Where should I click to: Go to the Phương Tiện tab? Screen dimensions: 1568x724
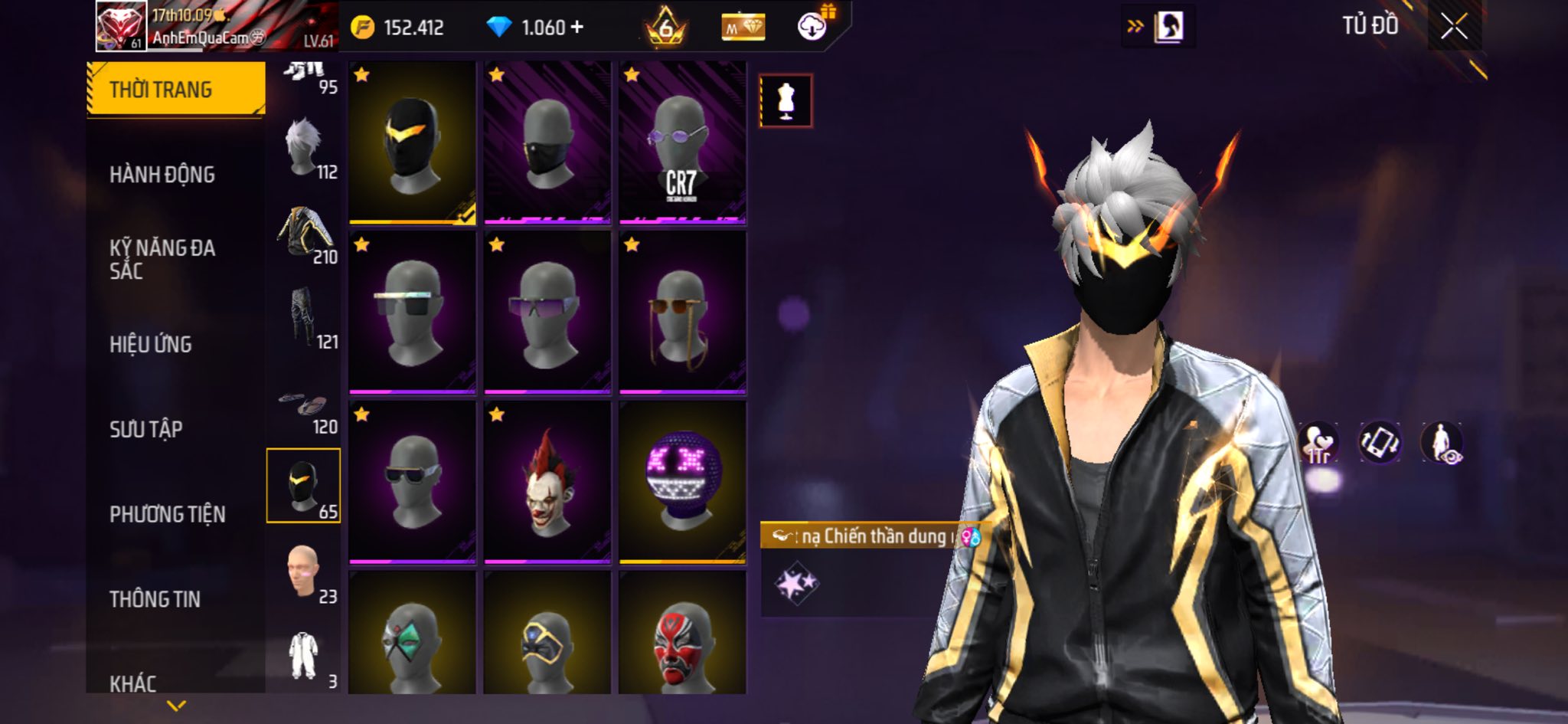coord(168,514)
